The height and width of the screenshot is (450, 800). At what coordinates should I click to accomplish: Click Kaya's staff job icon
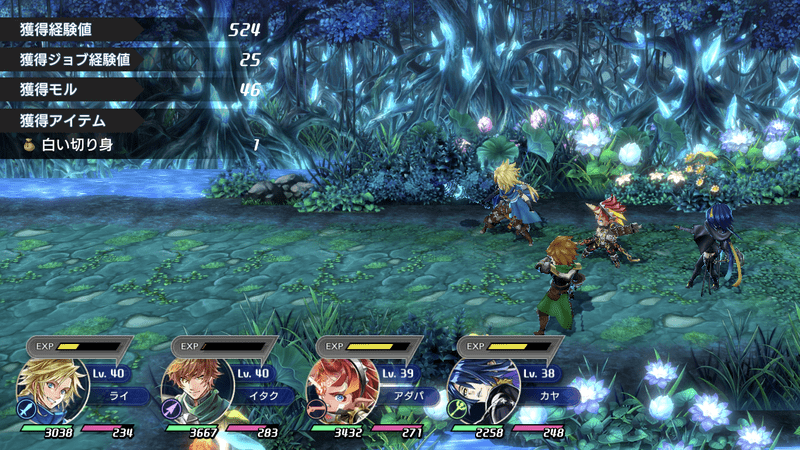(x=458, y=408)
